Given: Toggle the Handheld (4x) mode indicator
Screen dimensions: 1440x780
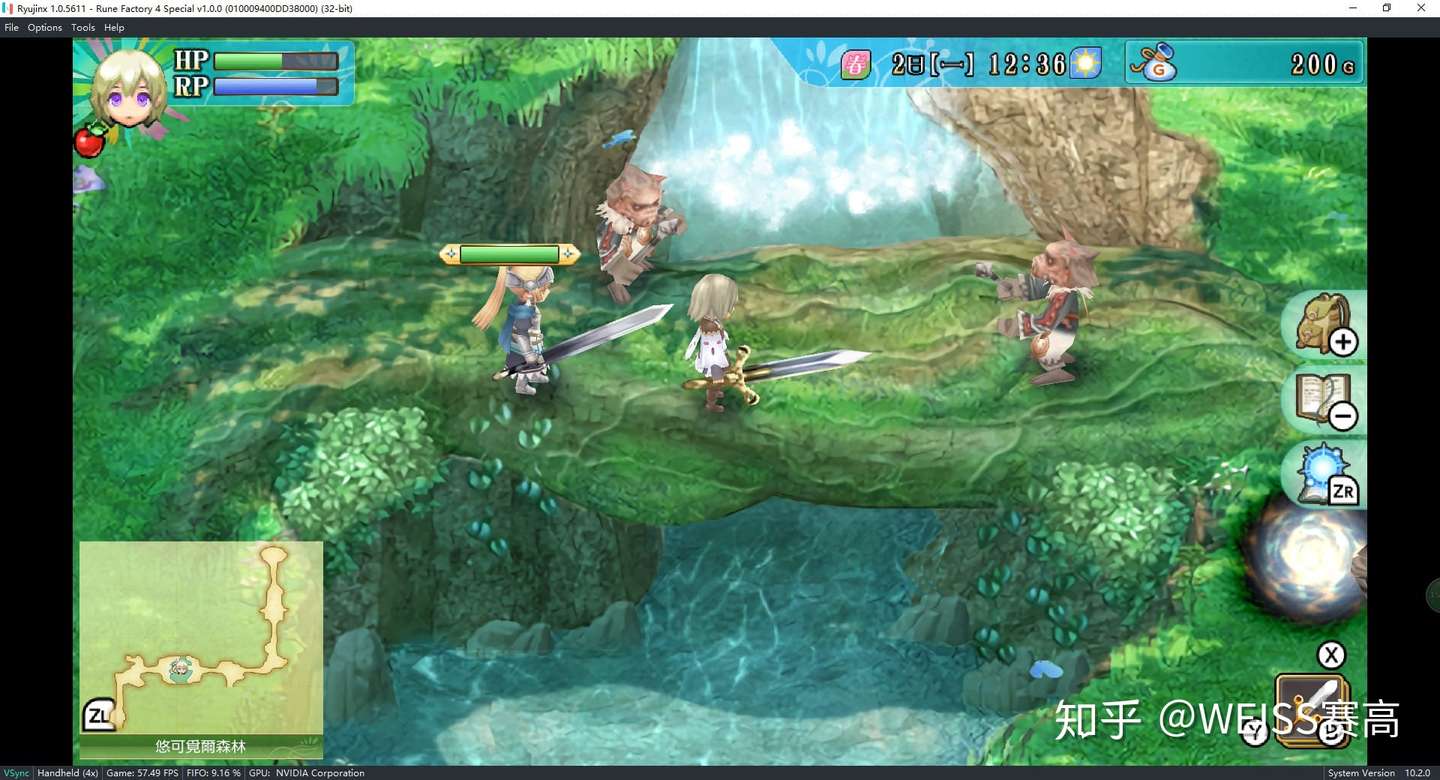Looking at the screenshot, I should [67, 772].
